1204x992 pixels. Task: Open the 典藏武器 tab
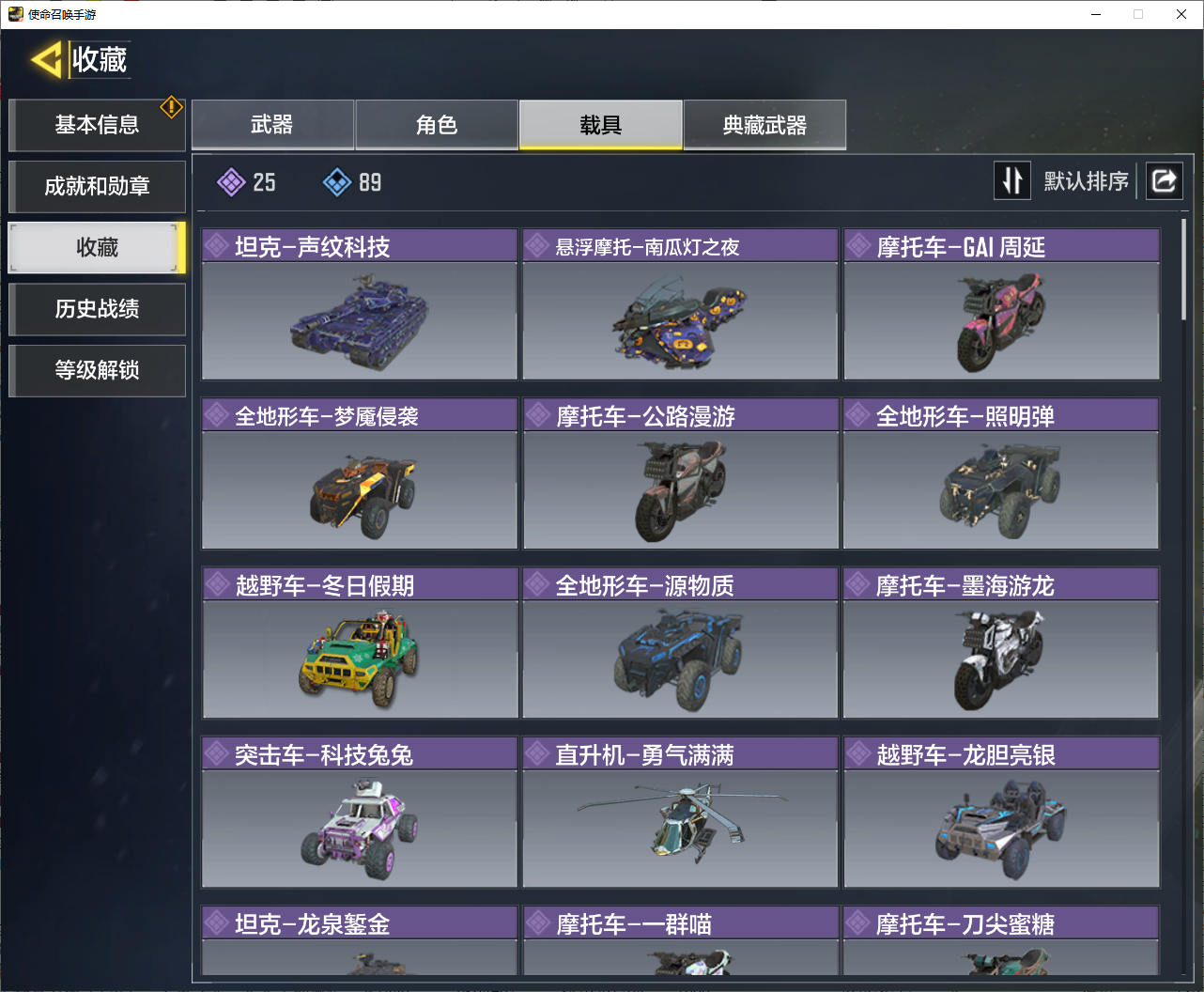(764, 125)
